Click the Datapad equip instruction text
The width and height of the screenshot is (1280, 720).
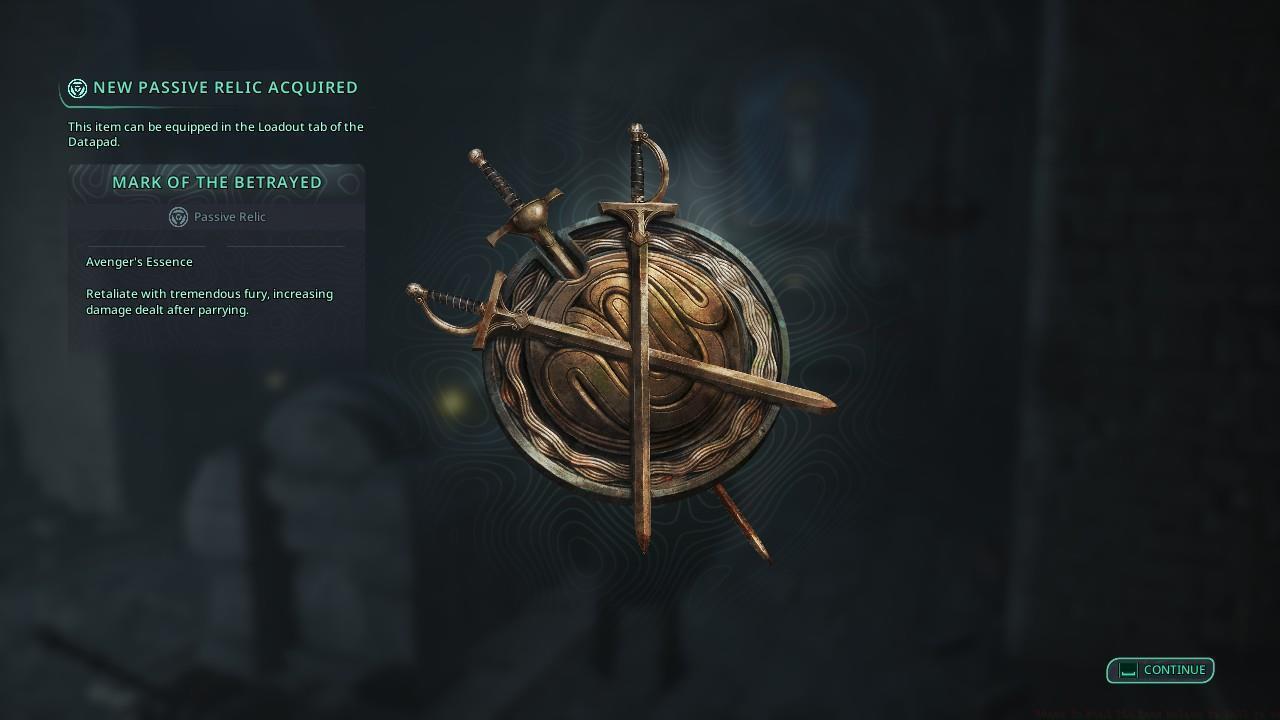[215, 134]
